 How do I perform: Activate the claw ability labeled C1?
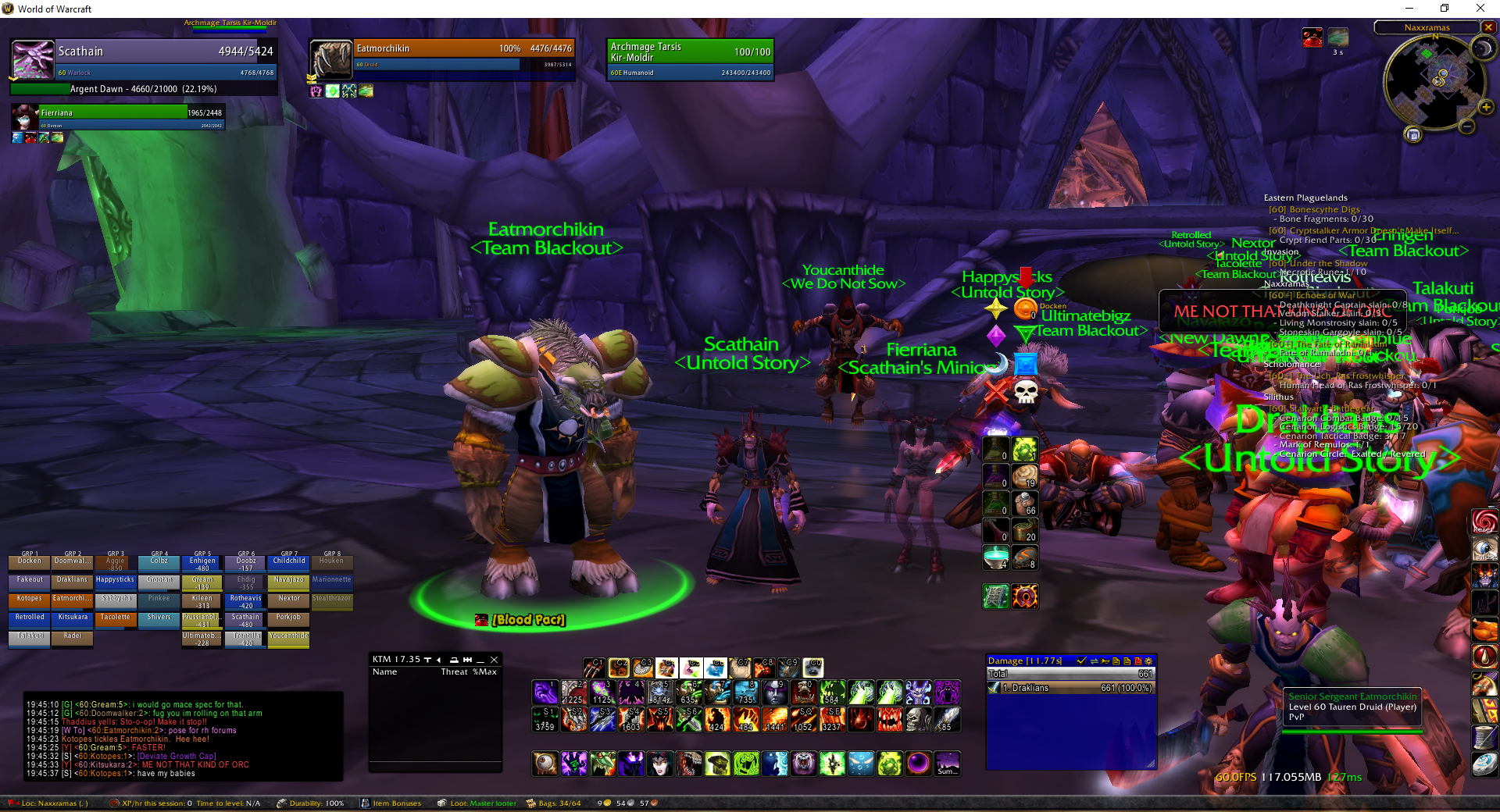point(594,668)
